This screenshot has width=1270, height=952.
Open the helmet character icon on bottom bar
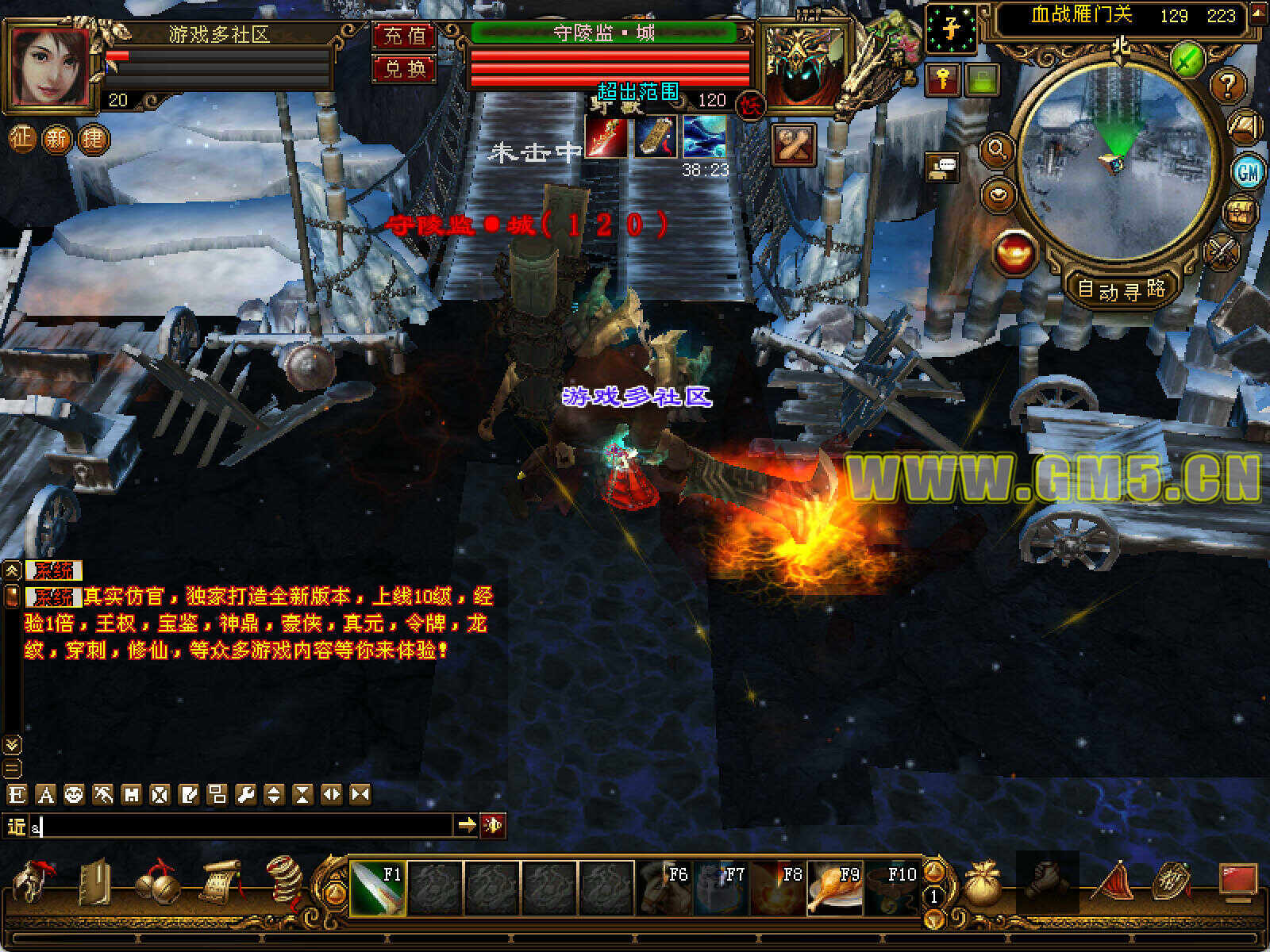(x=33, y=882)
